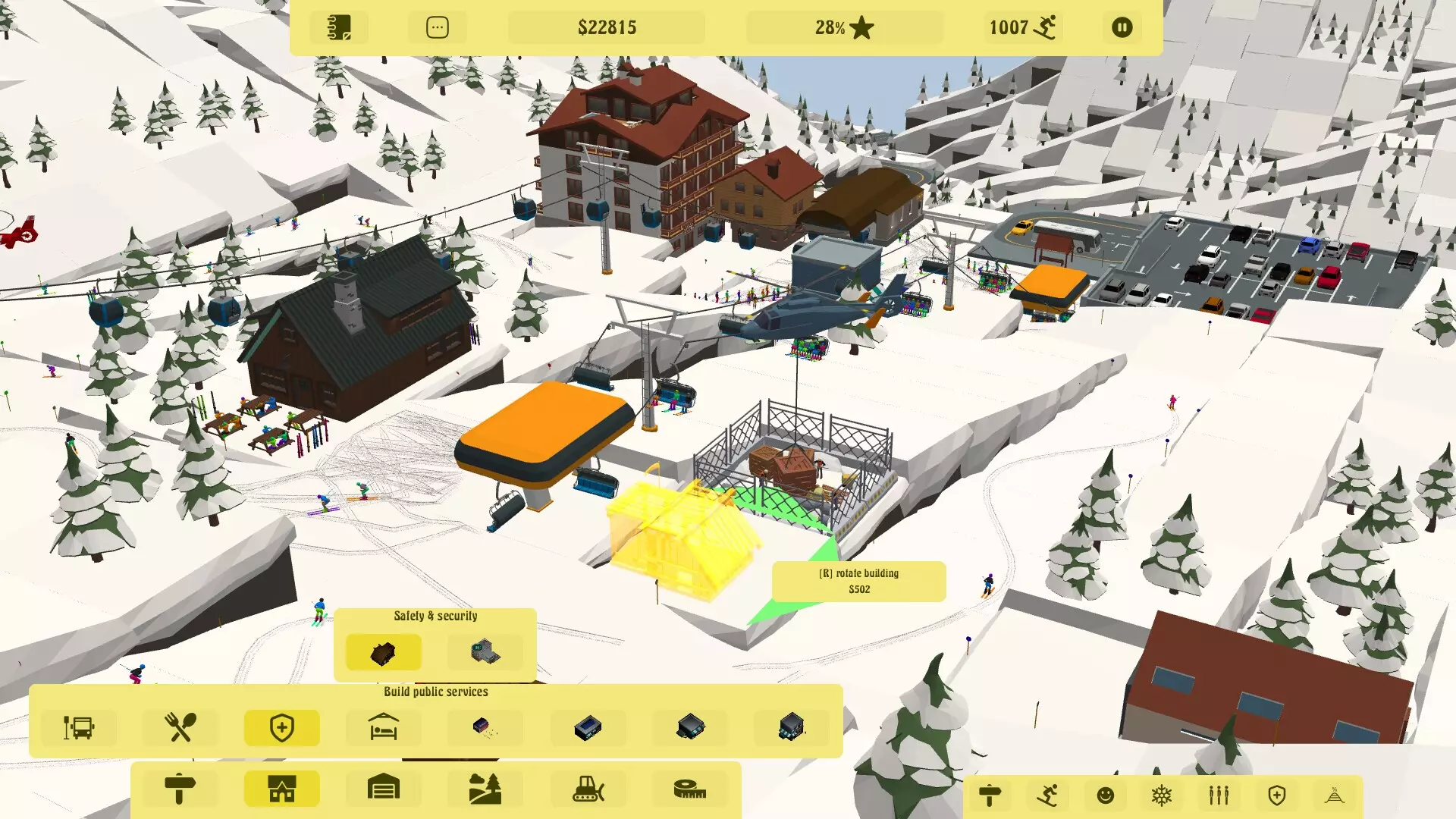The image size is (1456, 819).
Task: Click the security cabin building thumbnail
Action: coord(381,652)
